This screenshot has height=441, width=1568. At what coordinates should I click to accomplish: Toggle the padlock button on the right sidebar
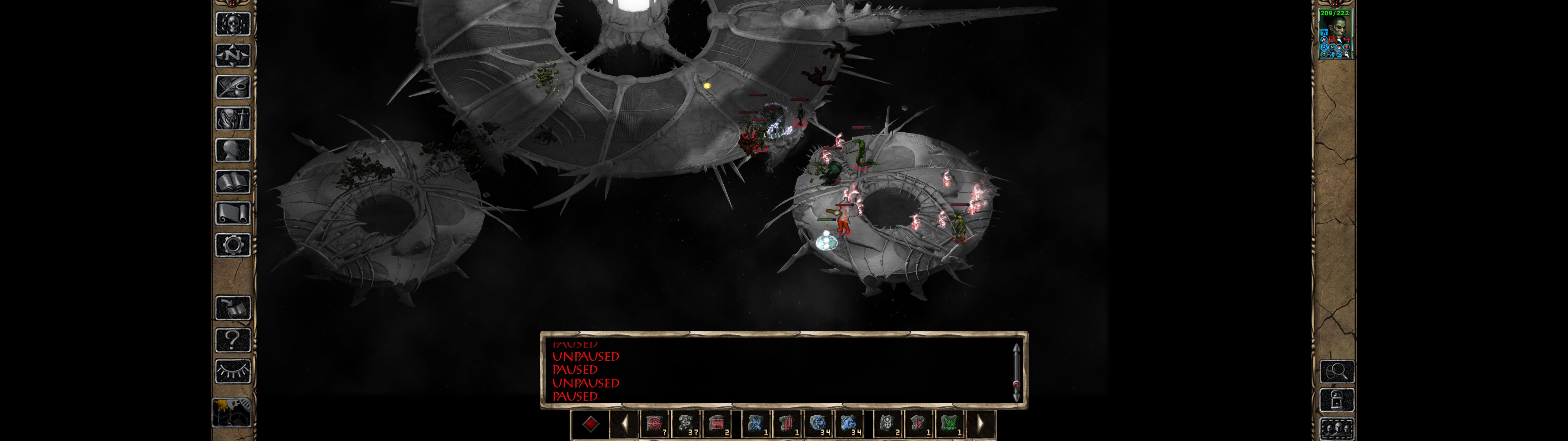(1337, 400)
